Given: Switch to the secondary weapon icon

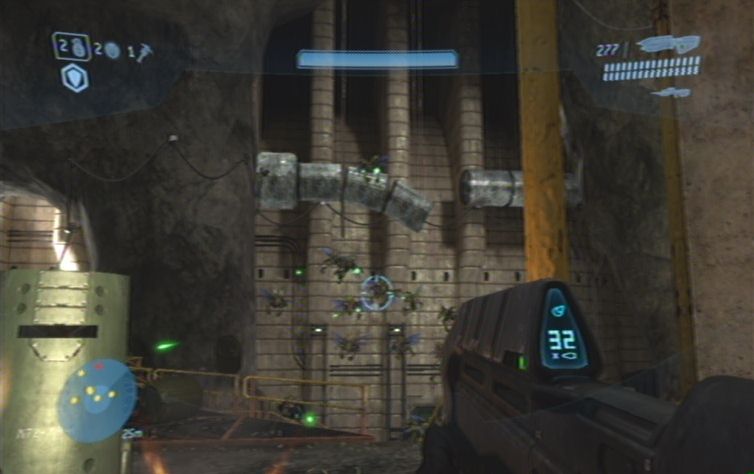Looking at the screenshot, I should pos(668,93).
